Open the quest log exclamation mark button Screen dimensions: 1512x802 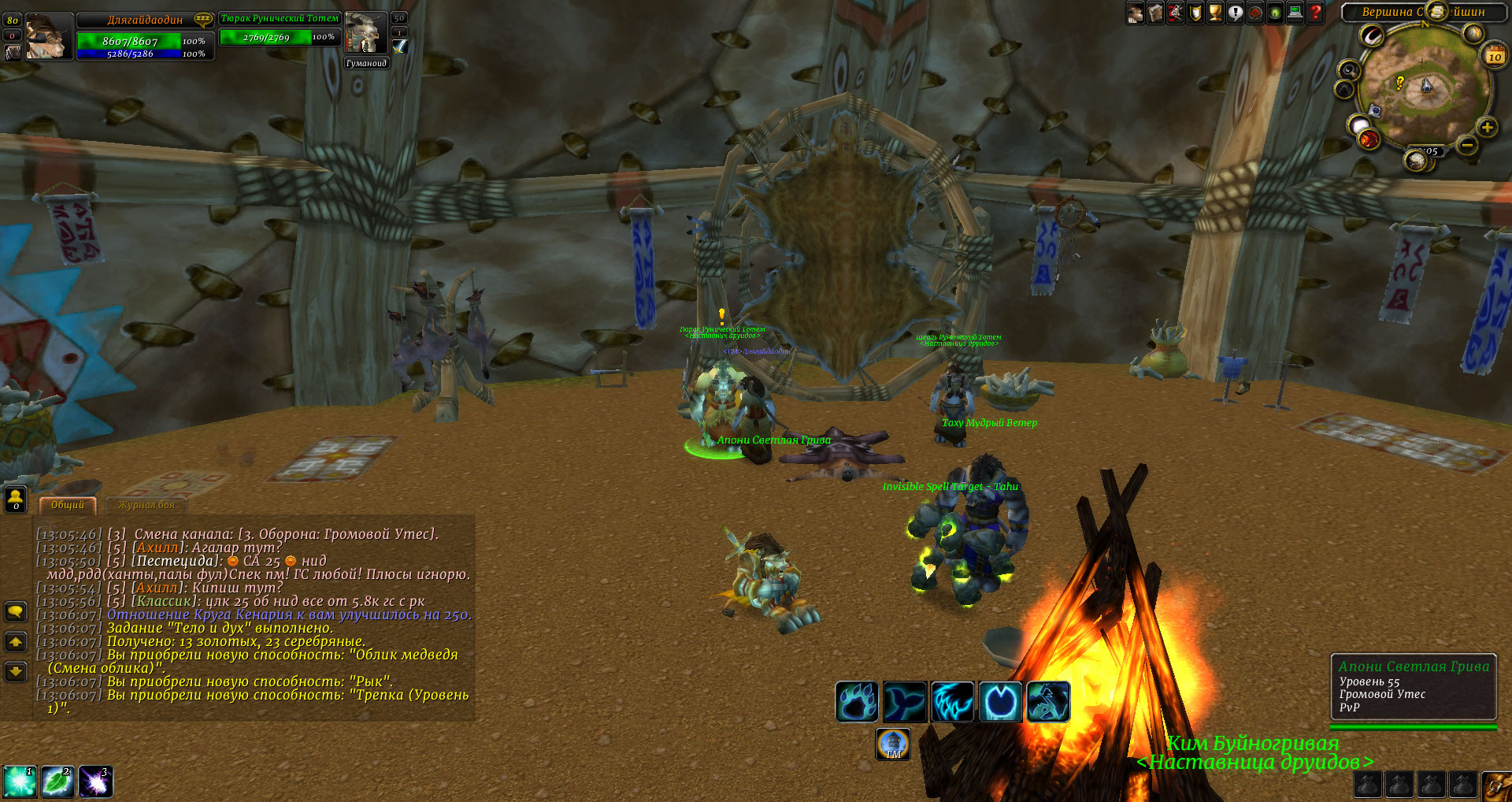click(1236, 13)
